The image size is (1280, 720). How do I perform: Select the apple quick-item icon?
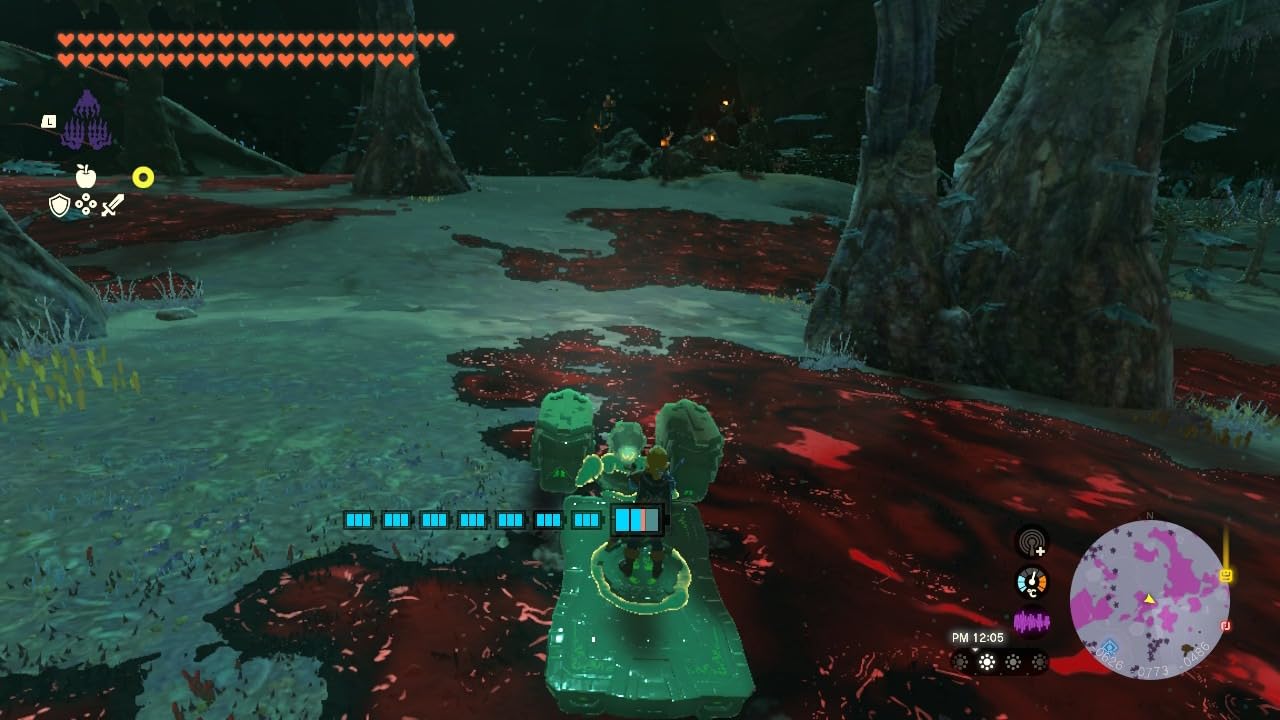86,177
